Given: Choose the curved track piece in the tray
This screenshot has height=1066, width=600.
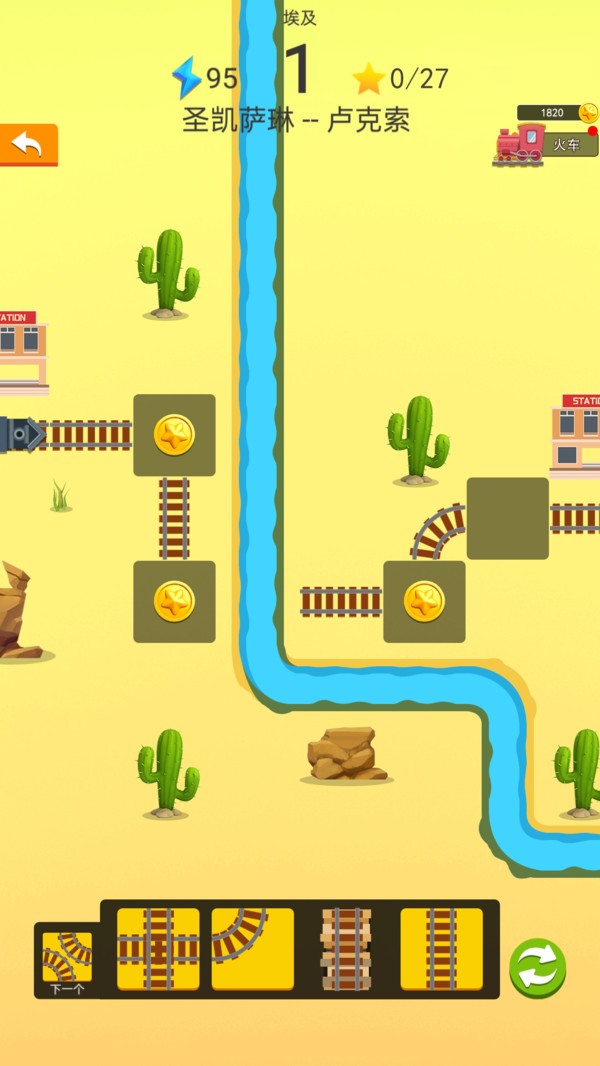Looking at the screenshot, I should tap(252, 948).
